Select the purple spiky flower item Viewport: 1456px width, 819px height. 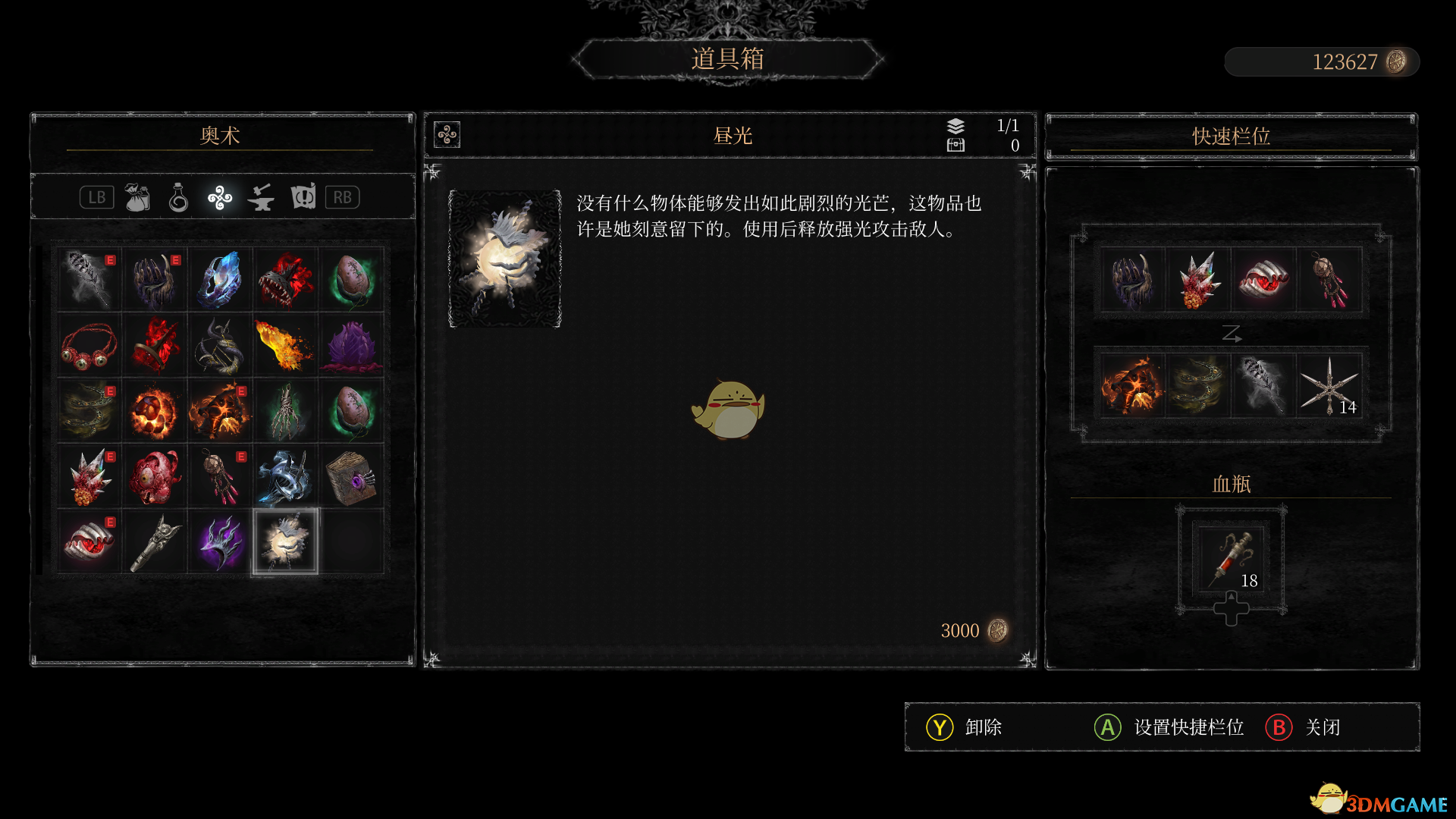pyautogui.click(x=350, y=346)
